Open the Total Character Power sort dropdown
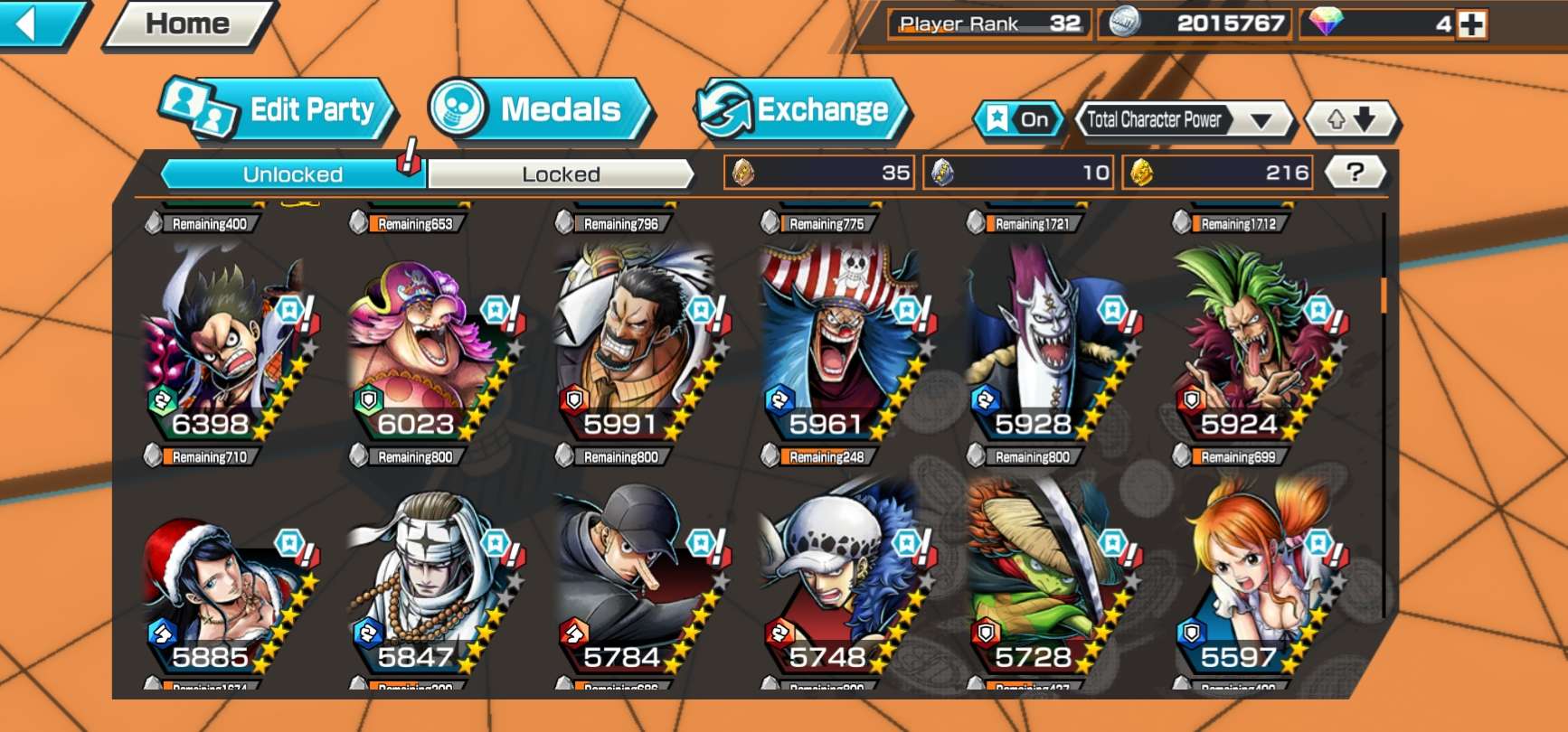Viewport: 1568px width, 732px height. [1183, 119]
